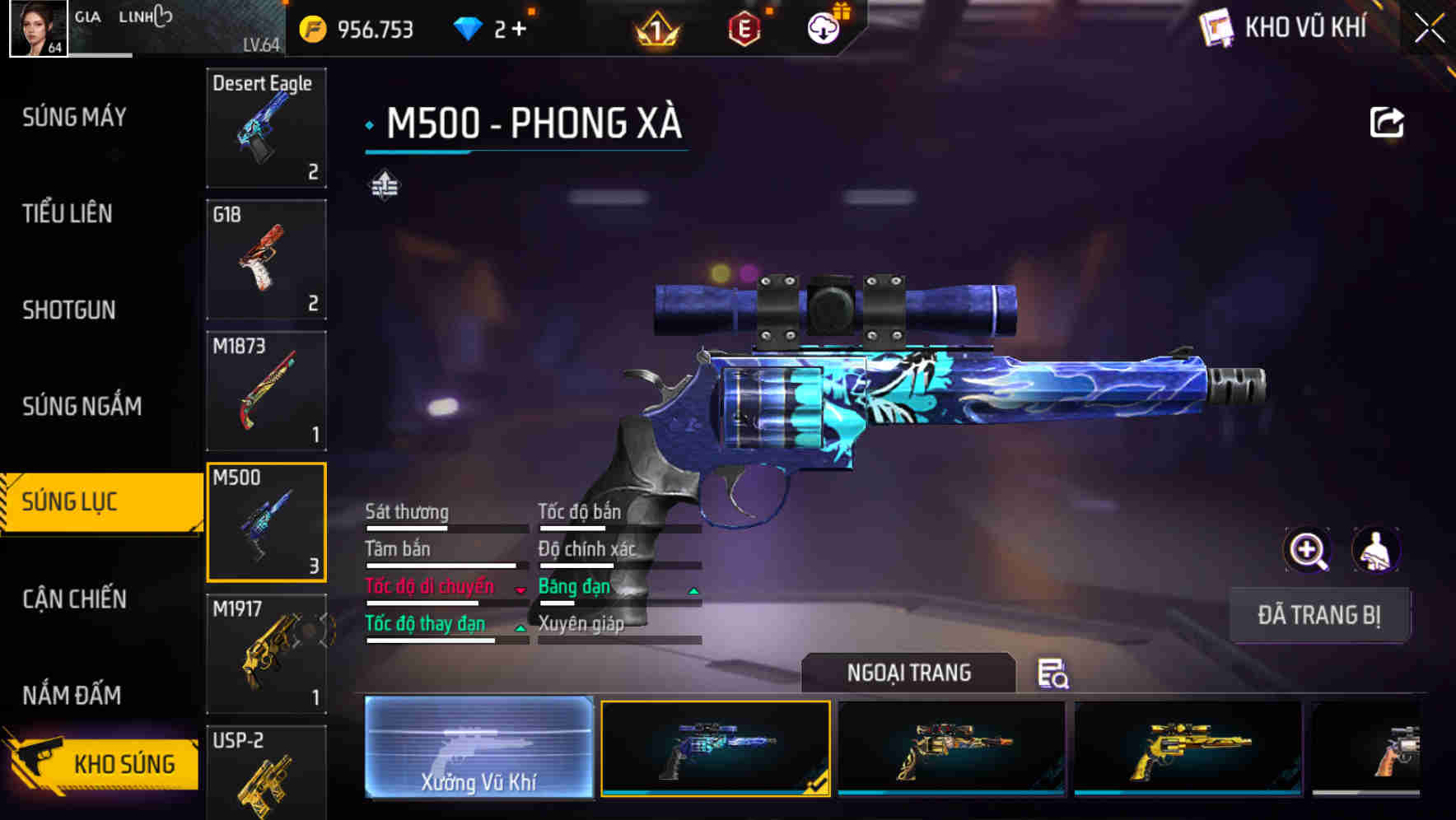Open the TIỂU LIÊN weapon category

(66, 214)
